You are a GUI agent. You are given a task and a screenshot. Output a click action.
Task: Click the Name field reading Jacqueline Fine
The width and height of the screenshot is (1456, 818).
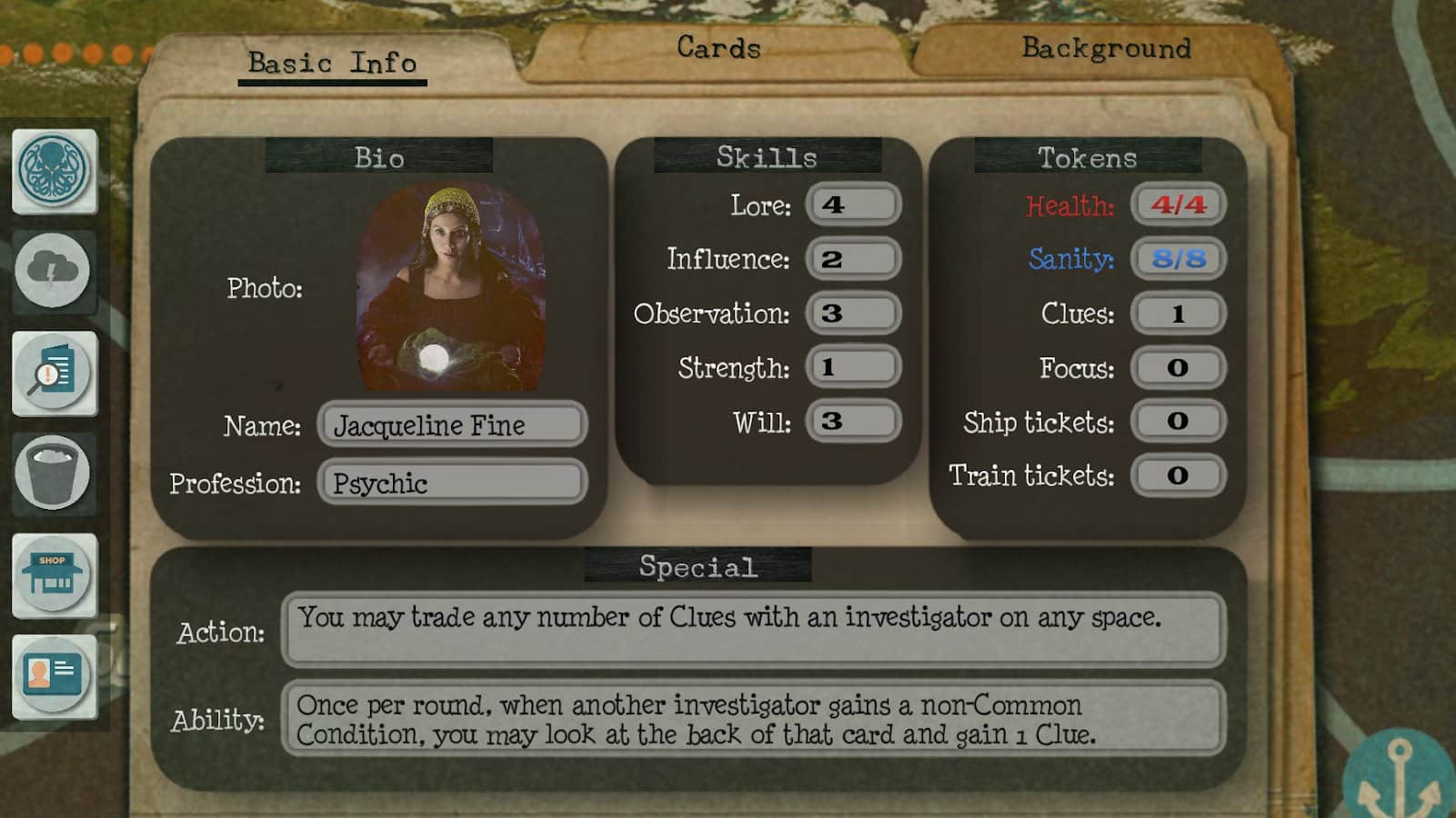point(452,424)
